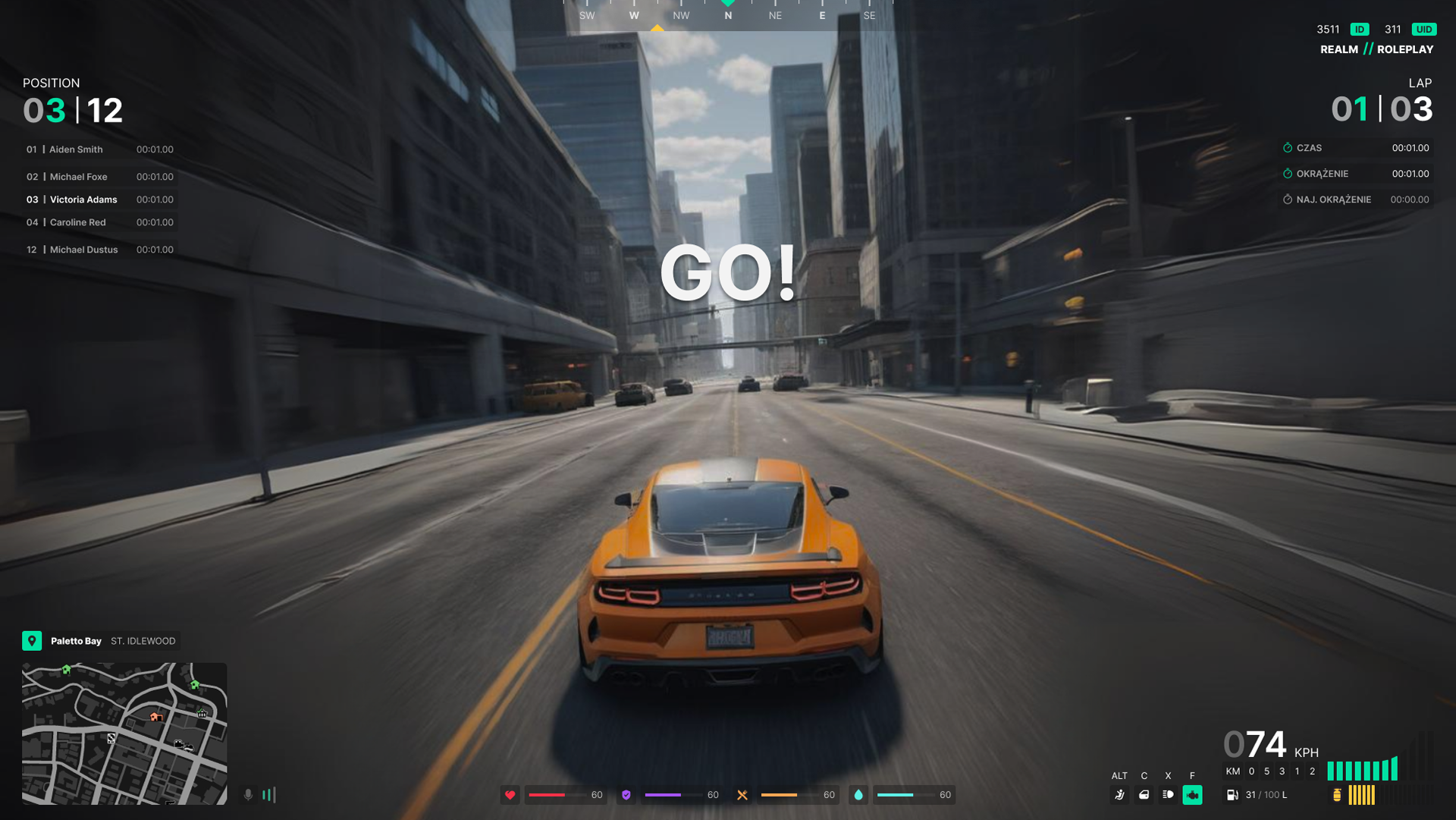Viewport: 1456px width, 820px height.
Task: Click the minimap in the bottom left corner
Action: click(124, 734)
